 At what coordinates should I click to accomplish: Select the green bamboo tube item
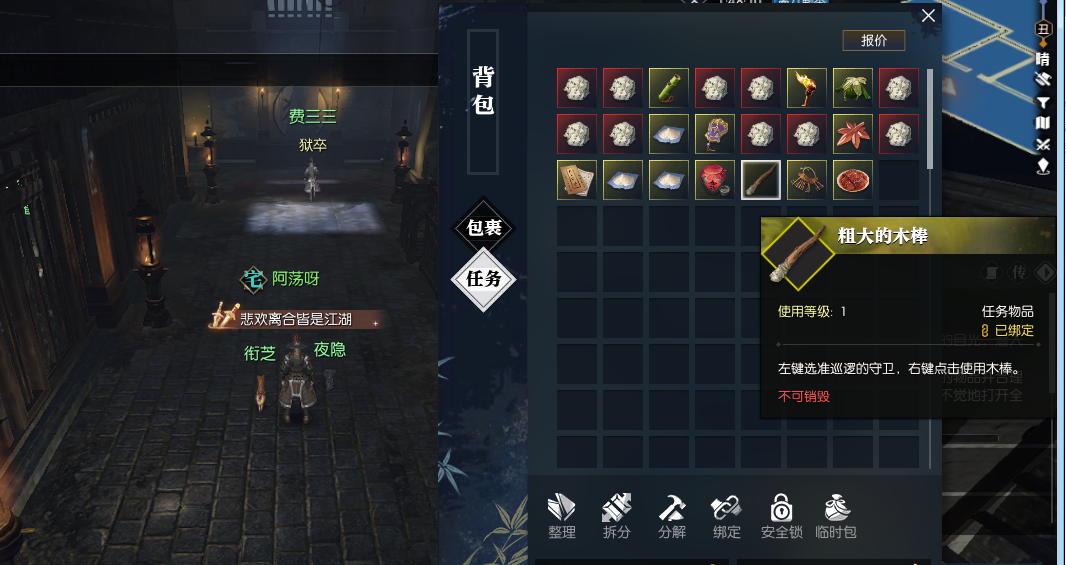(669, 88)
